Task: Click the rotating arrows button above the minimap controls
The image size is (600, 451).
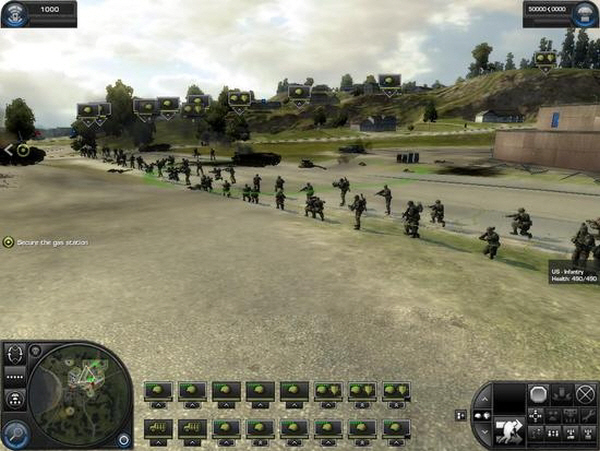Action: click(14, 353)
